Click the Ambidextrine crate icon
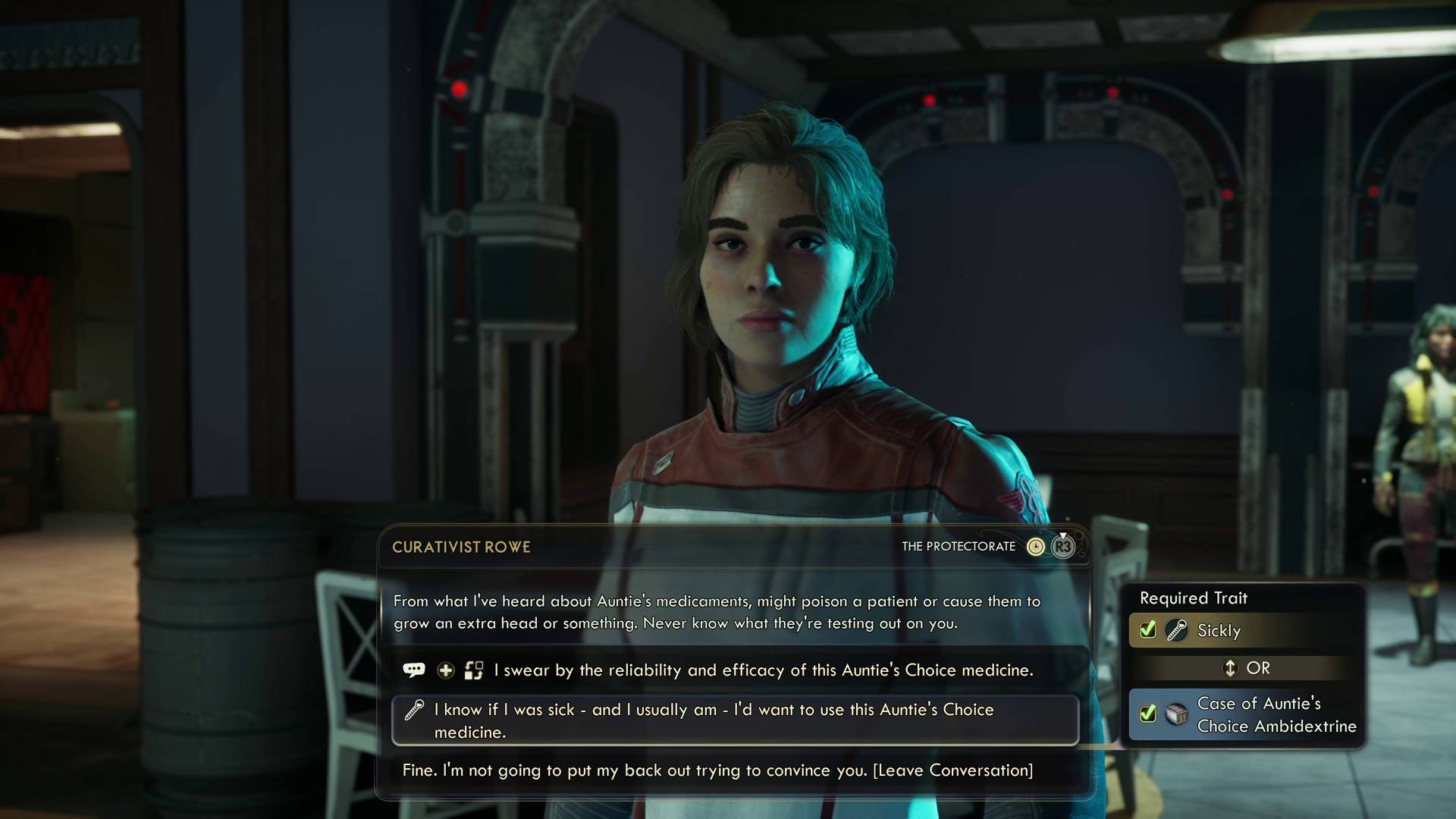The width and height of the screenshot is (1456, 819). [1176, 715]
